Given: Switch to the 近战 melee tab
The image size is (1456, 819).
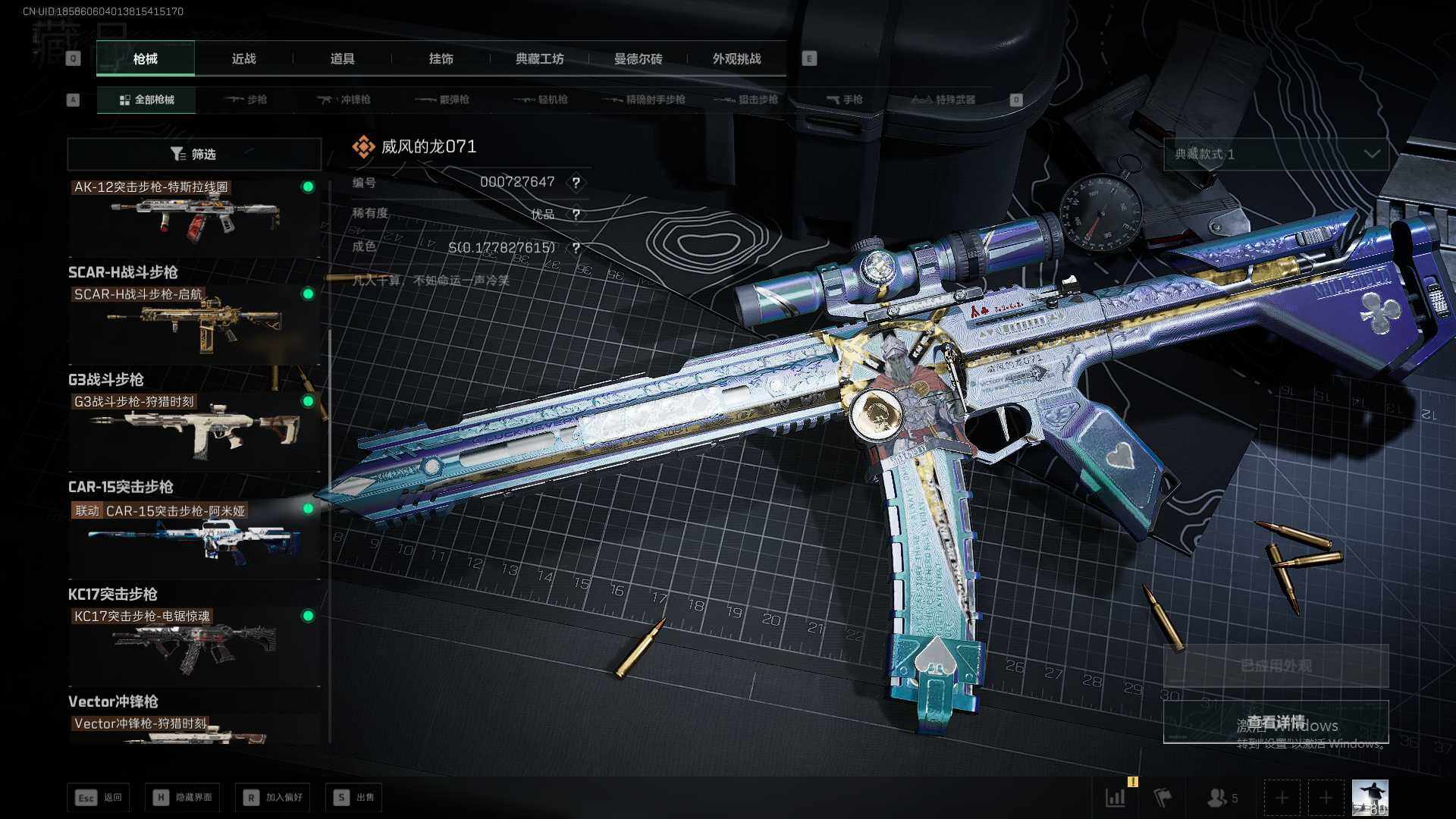Looking at the screenshot, I should 243,58.
